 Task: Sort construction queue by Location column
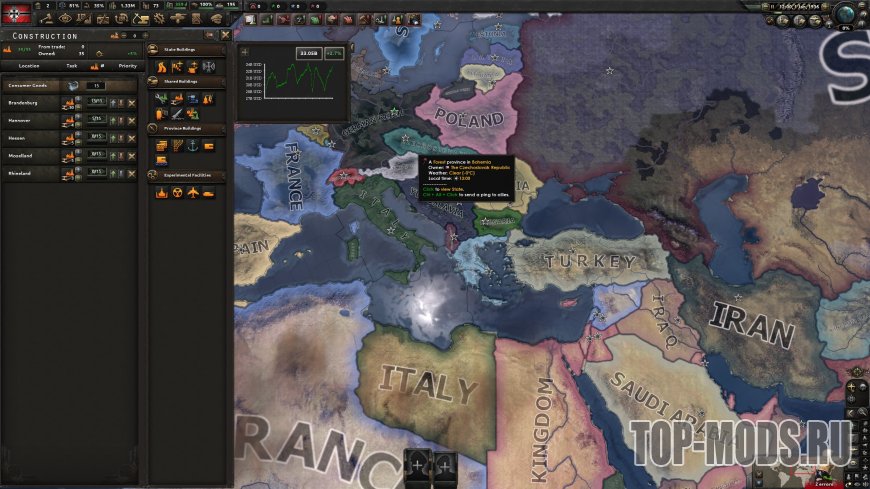tap(29, 66)
